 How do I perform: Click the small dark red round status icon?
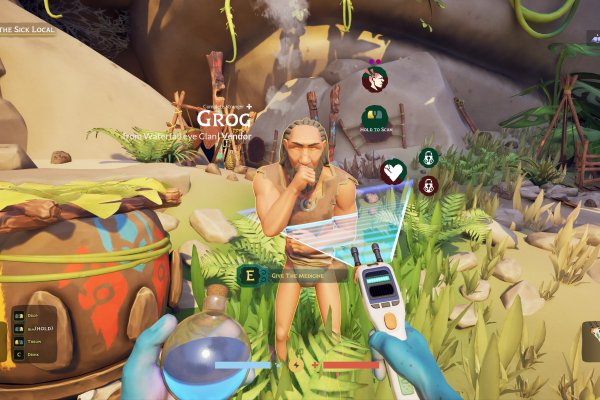(427, 185)
